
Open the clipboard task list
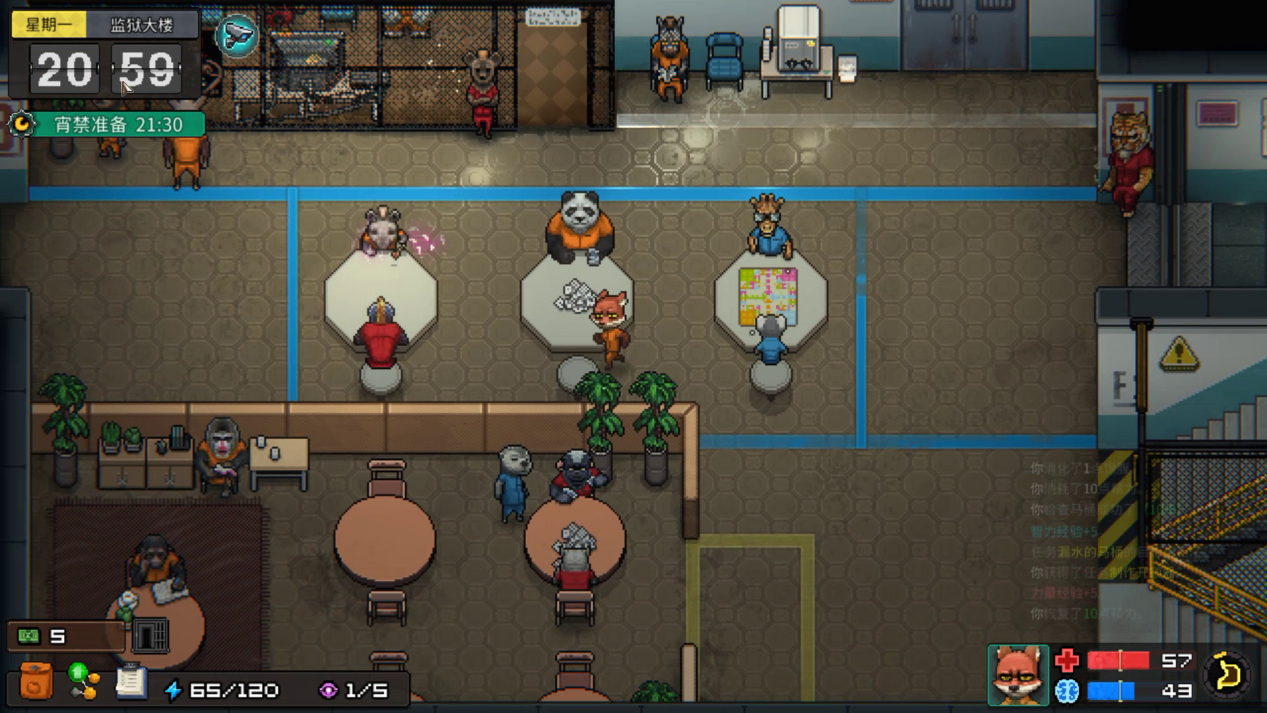coord(130,681)
